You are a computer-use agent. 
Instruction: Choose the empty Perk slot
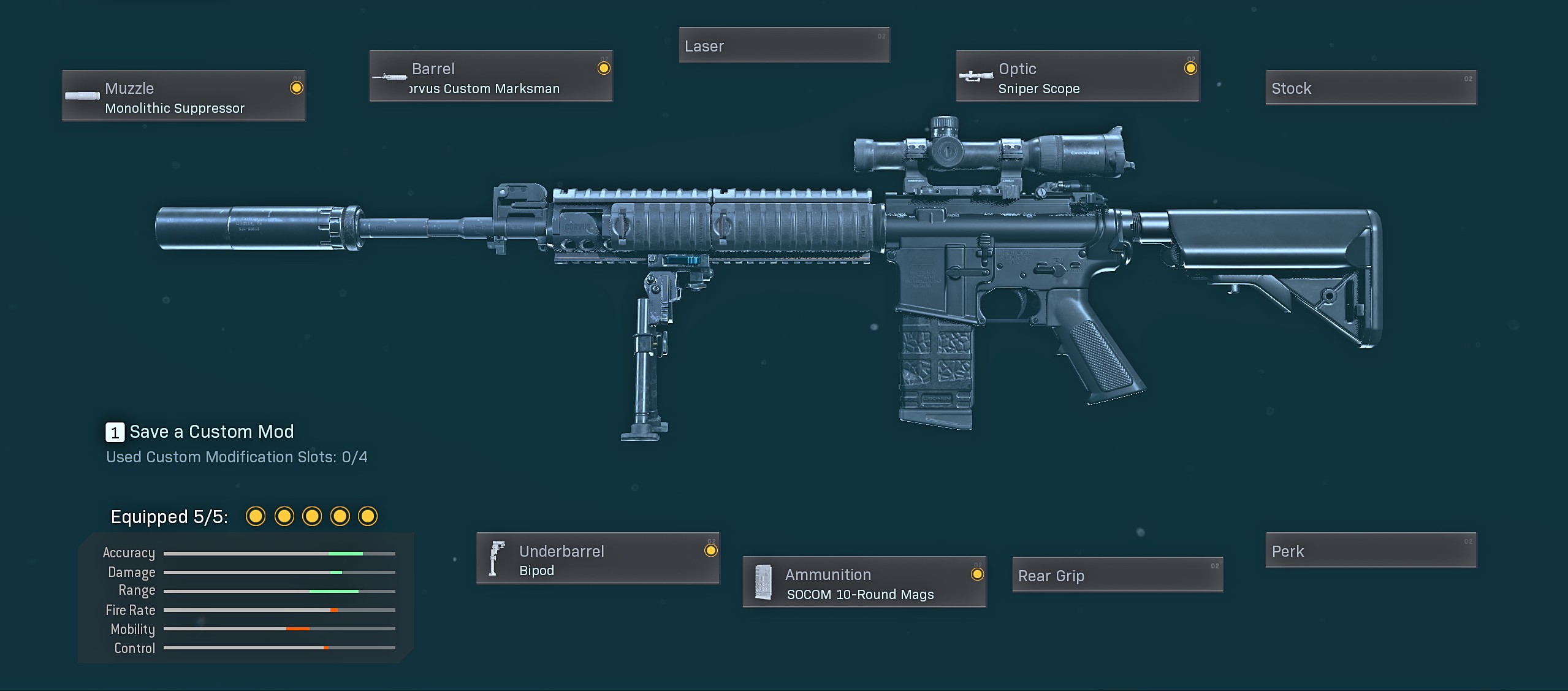pyautogui.click(x=1371, y=551)
